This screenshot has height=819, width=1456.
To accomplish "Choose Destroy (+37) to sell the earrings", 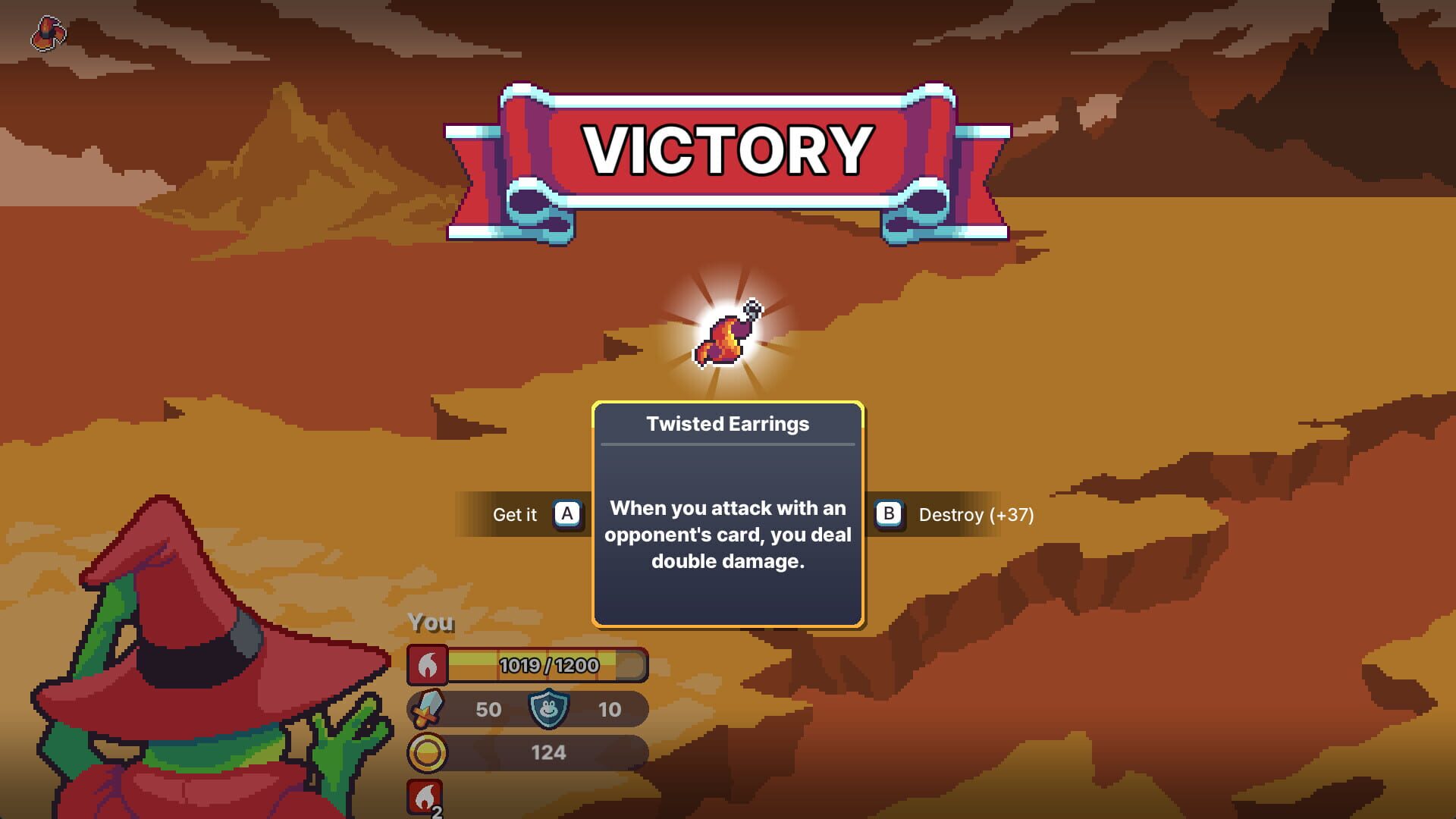I will [x=976, y=516].
